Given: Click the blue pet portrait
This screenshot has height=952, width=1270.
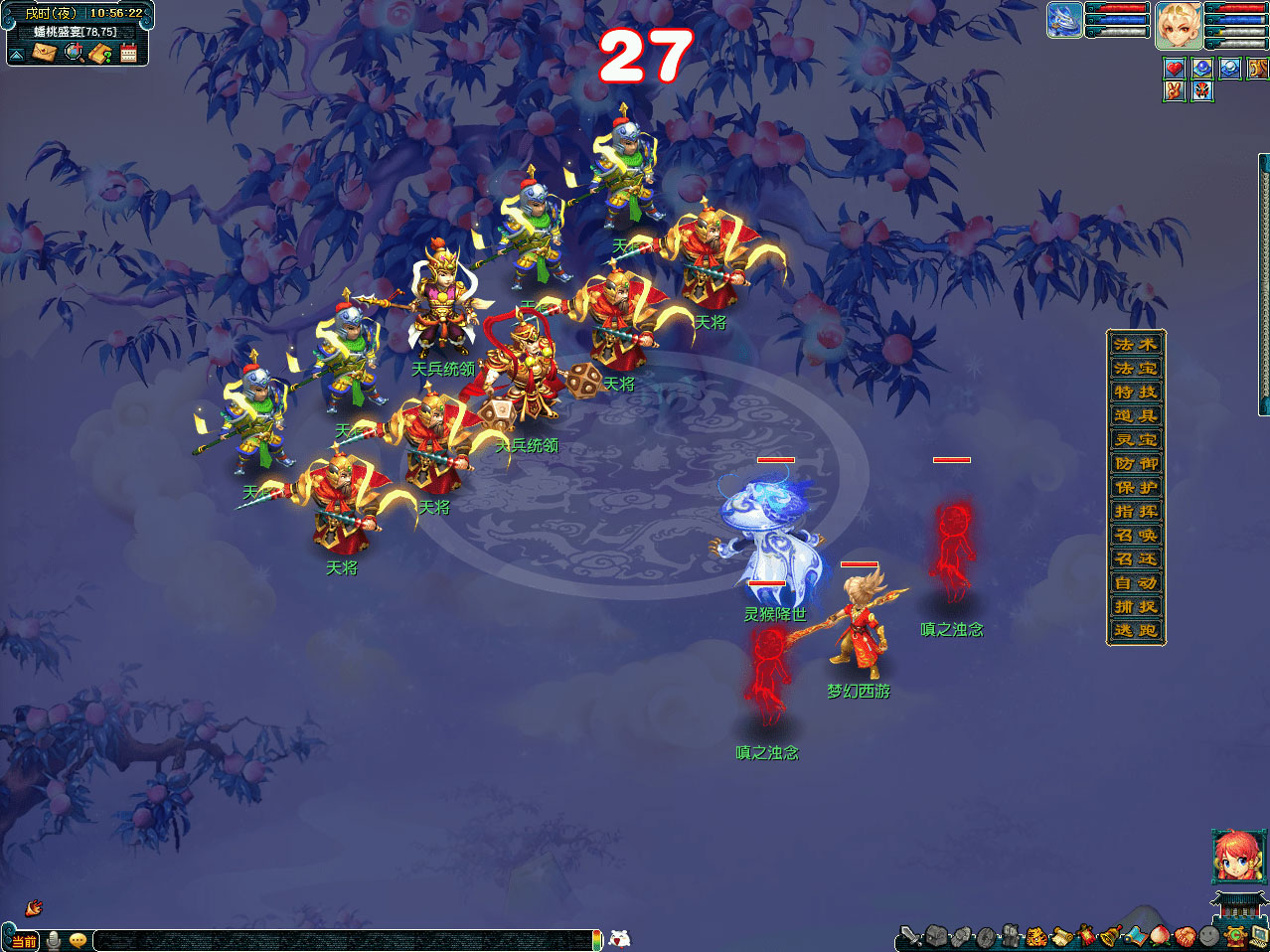Looking at the screenshot, I should point(1064,21).
